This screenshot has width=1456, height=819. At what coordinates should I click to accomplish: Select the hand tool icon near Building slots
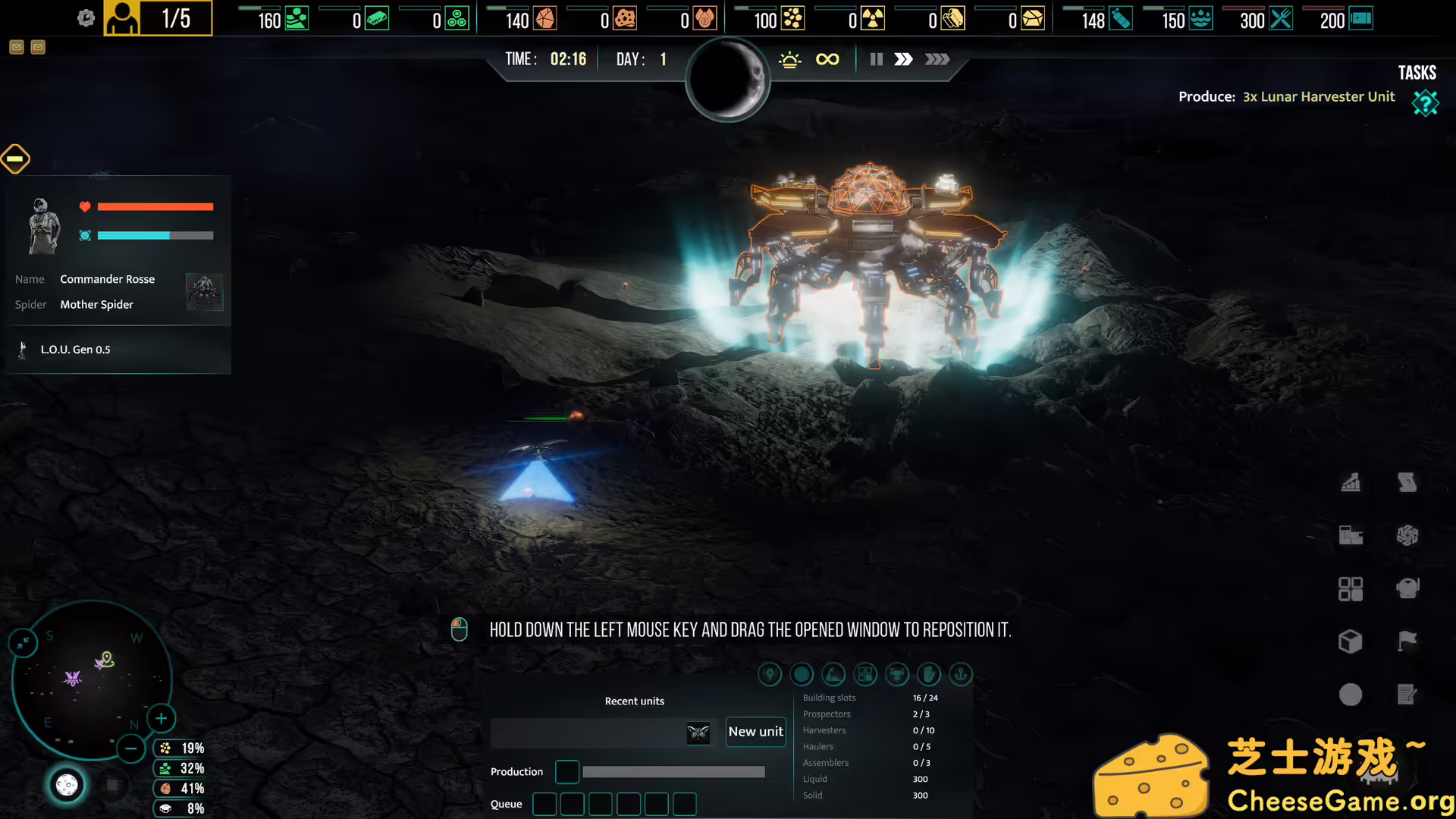[x=929, y=674]
